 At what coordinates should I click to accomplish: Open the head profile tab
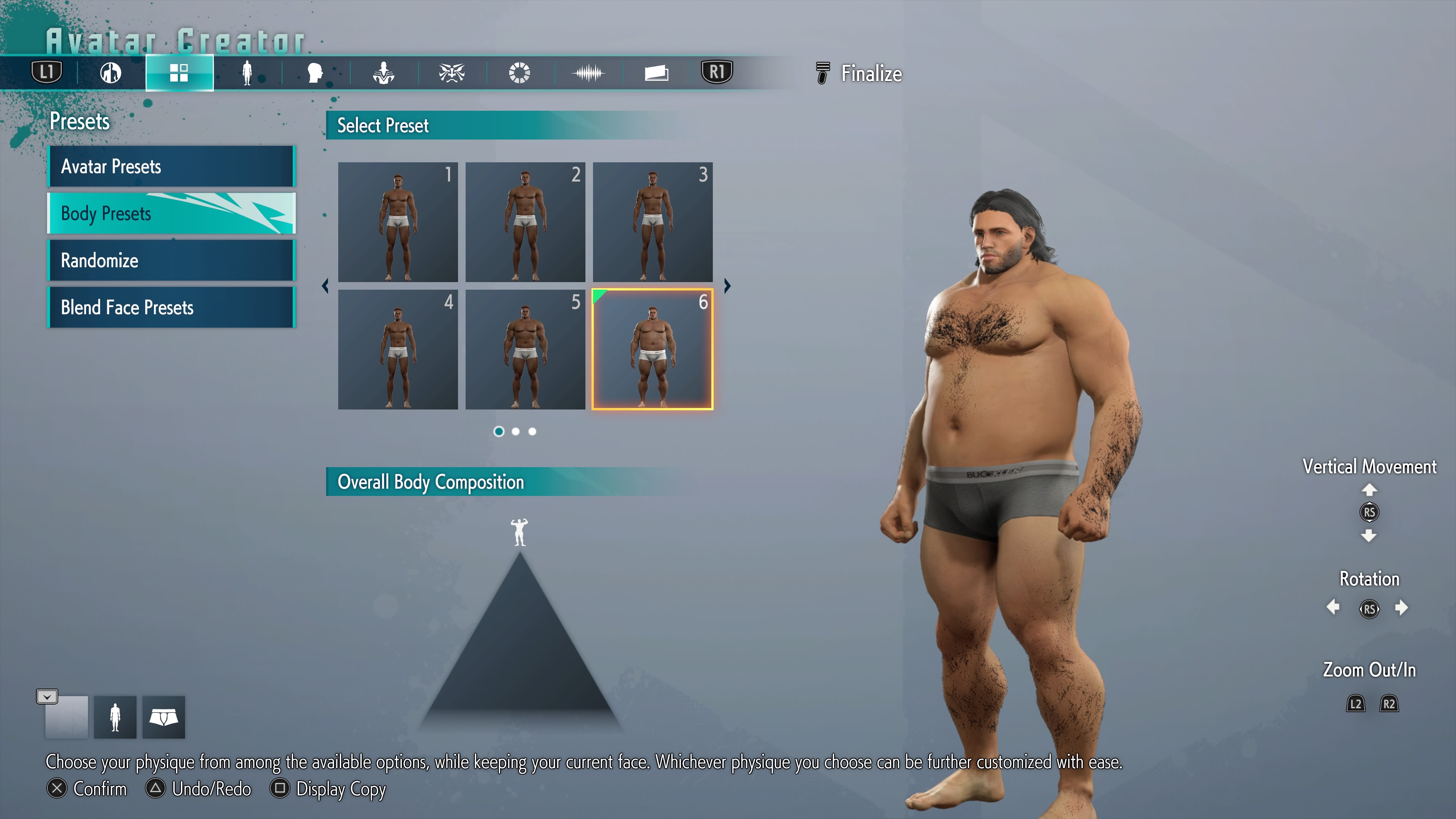coord(315,73)
